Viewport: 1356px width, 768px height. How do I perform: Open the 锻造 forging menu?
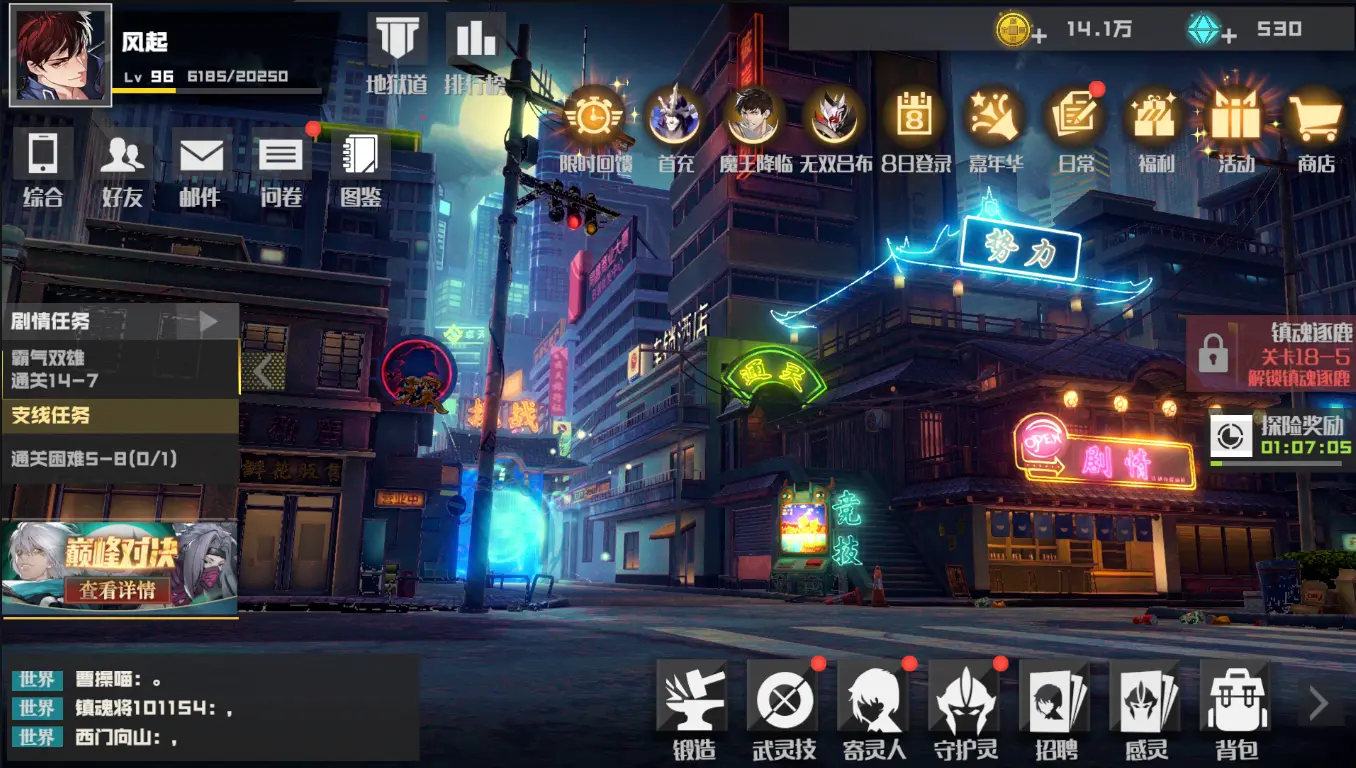pyautogui.click(x=693, y=705)
